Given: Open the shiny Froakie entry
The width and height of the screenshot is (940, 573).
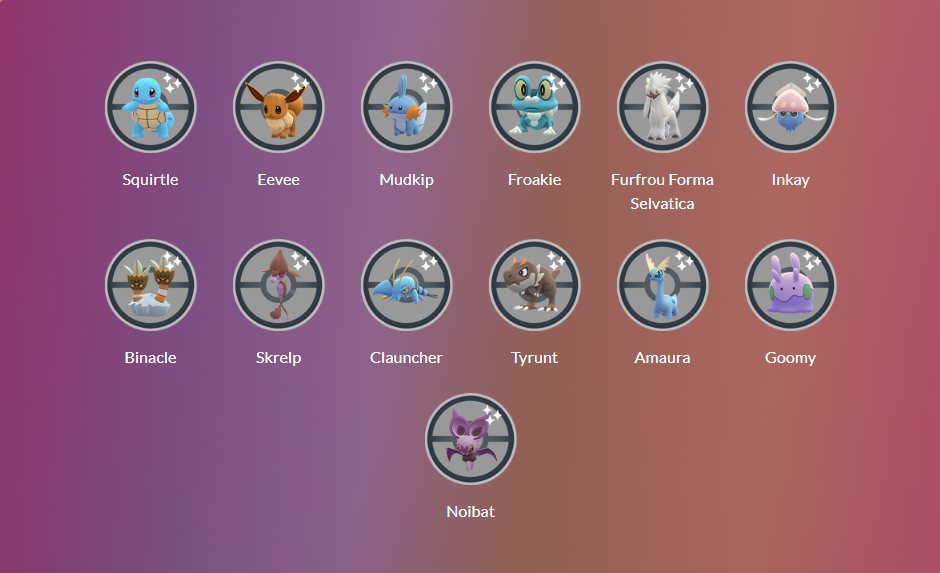Looking at the screenshot, I should 535,108.
